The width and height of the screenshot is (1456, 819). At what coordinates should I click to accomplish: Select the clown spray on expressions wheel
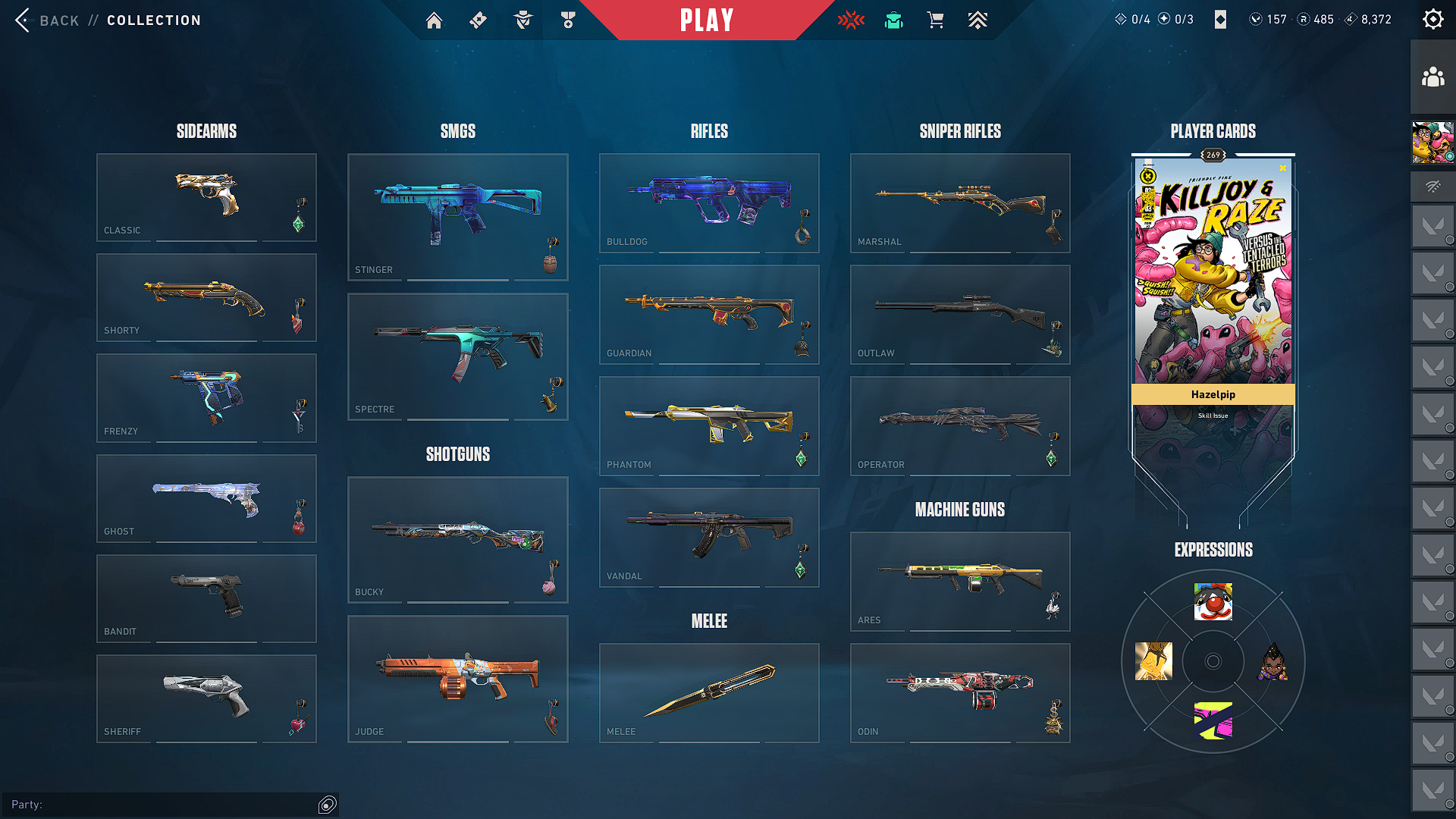pyautogui.click(x=1213, y=602)
